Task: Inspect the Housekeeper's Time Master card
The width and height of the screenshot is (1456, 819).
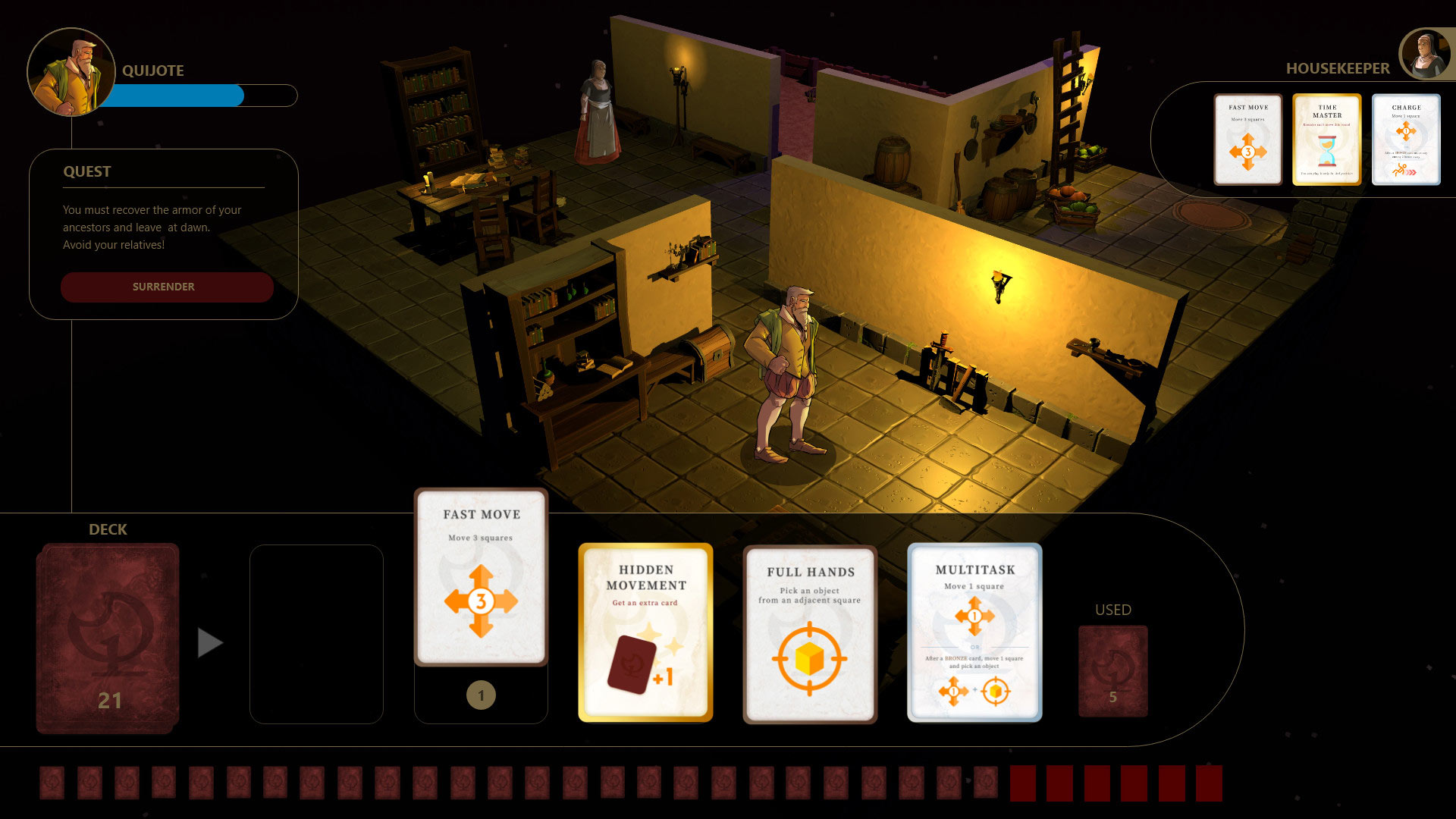Action: click(x=1326, y=140)
